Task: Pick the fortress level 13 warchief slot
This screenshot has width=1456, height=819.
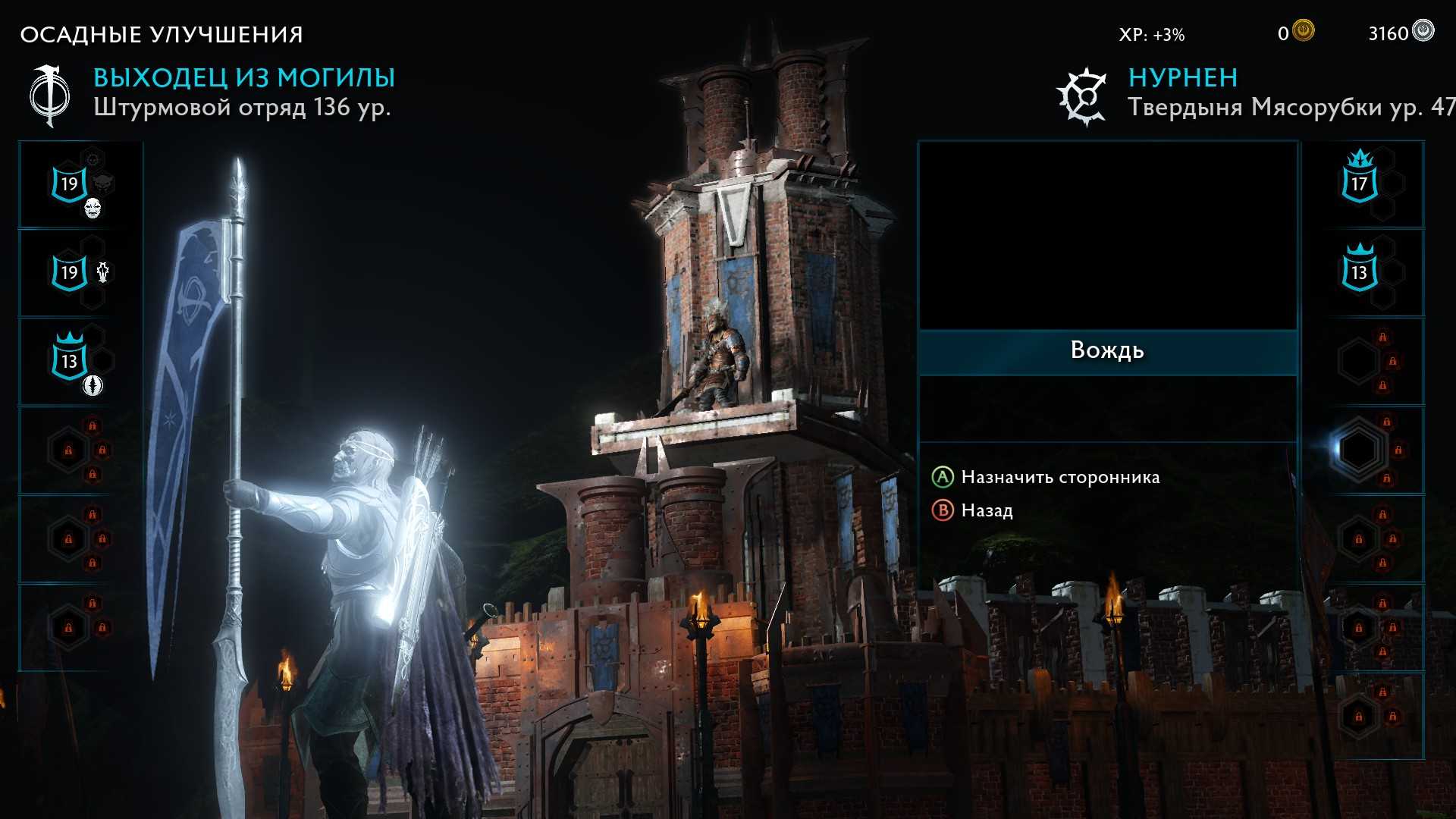Action: point(1359,271)
